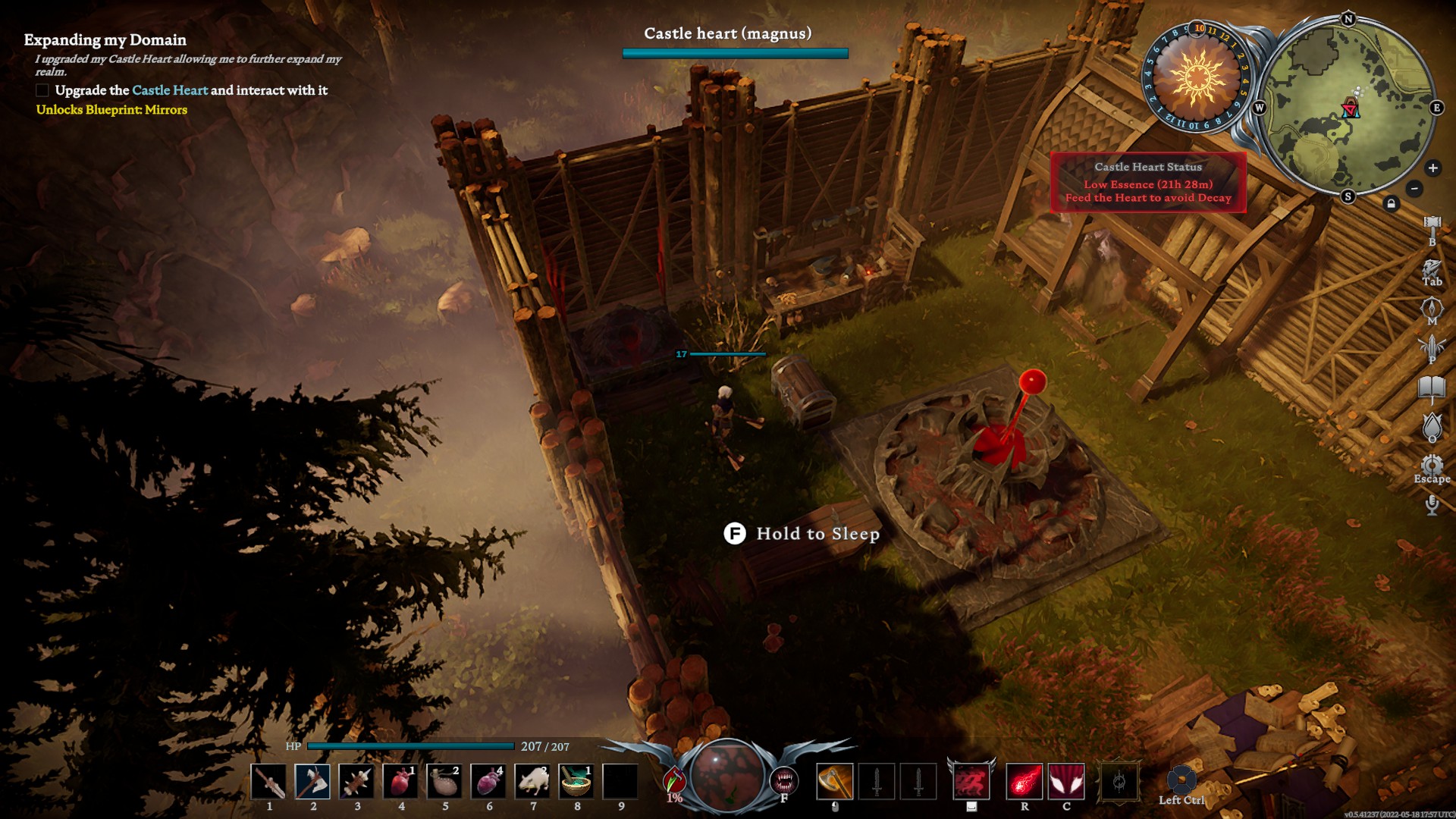
Task: Toggle the minimap rotation lock icon
Action: (1391, 203)
